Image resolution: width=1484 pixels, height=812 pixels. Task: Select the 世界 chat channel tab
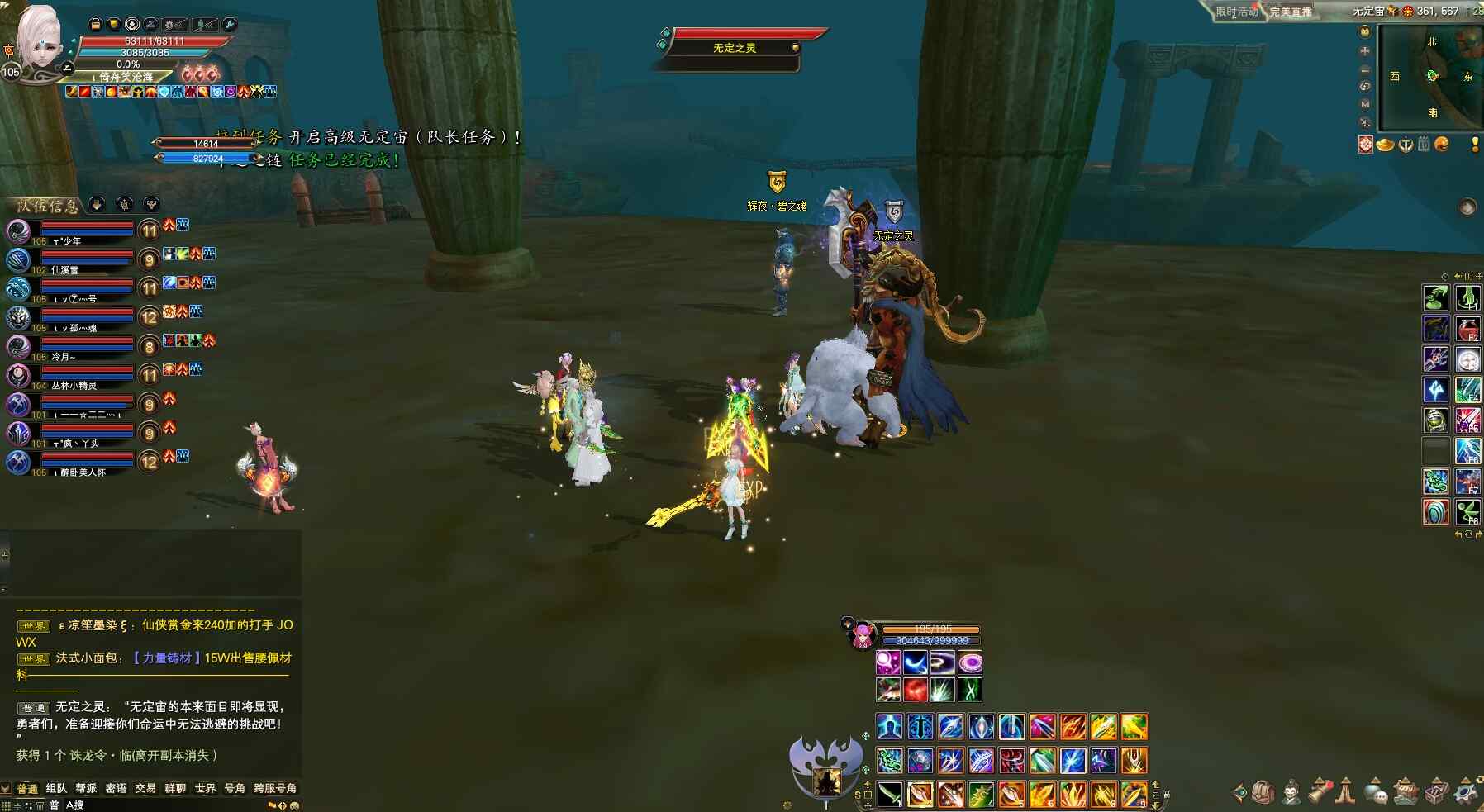(205, 788)
